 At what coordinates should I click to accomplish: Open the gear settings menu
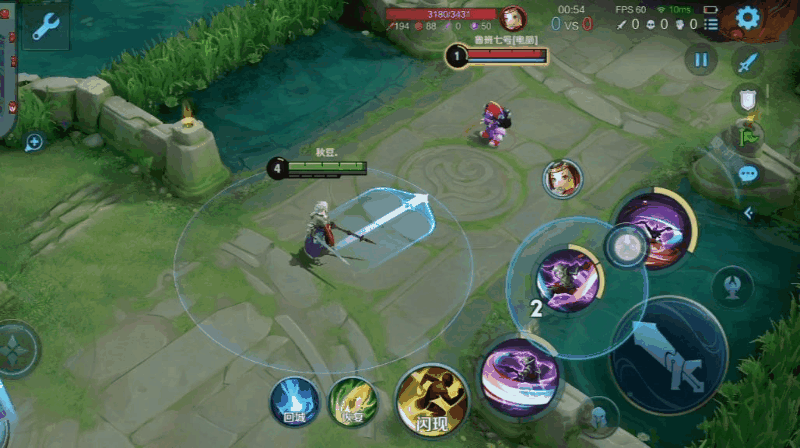[748, 17]
